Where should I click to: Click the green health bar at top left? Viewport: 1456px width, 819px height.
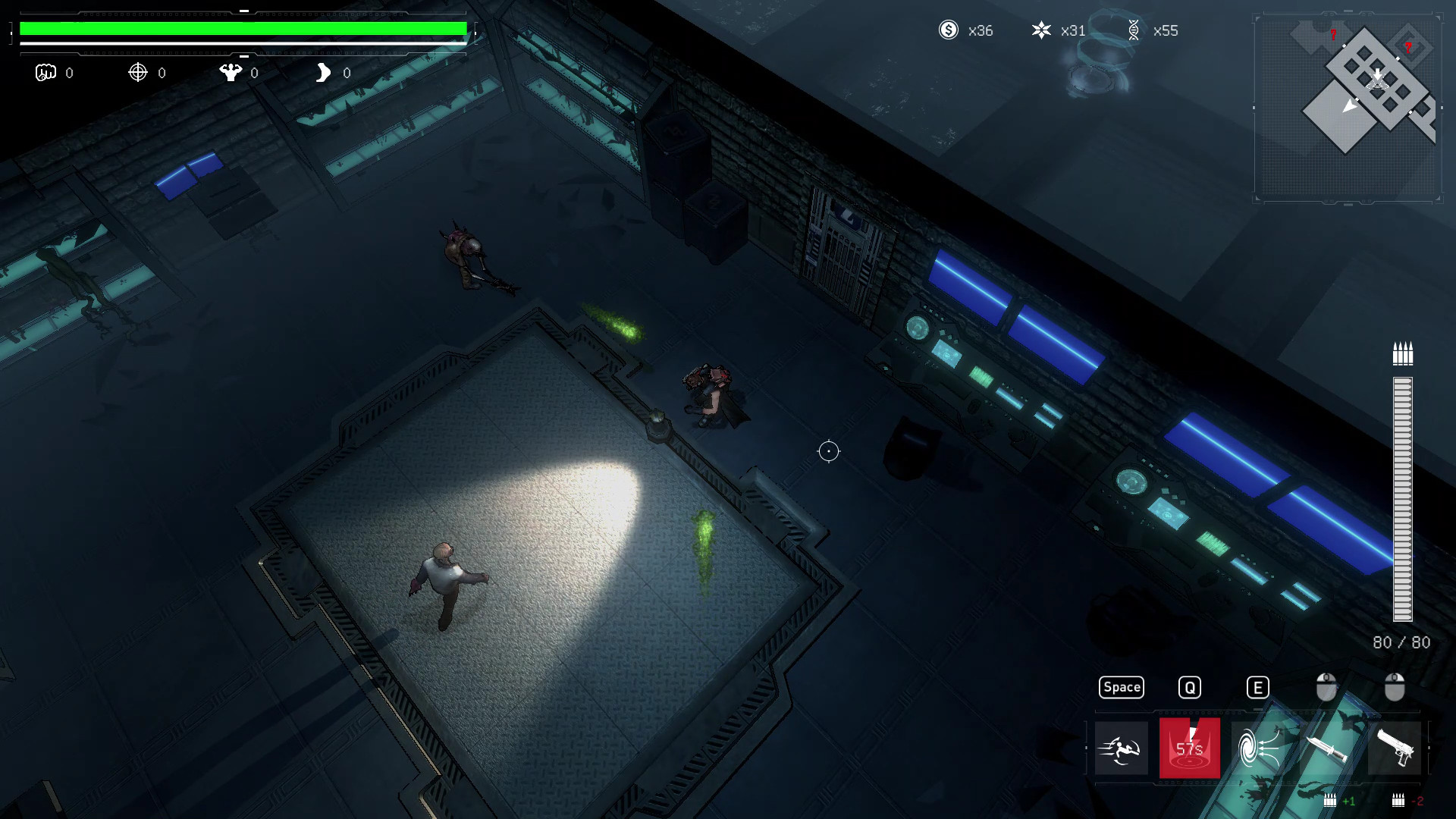pos(243,29)
